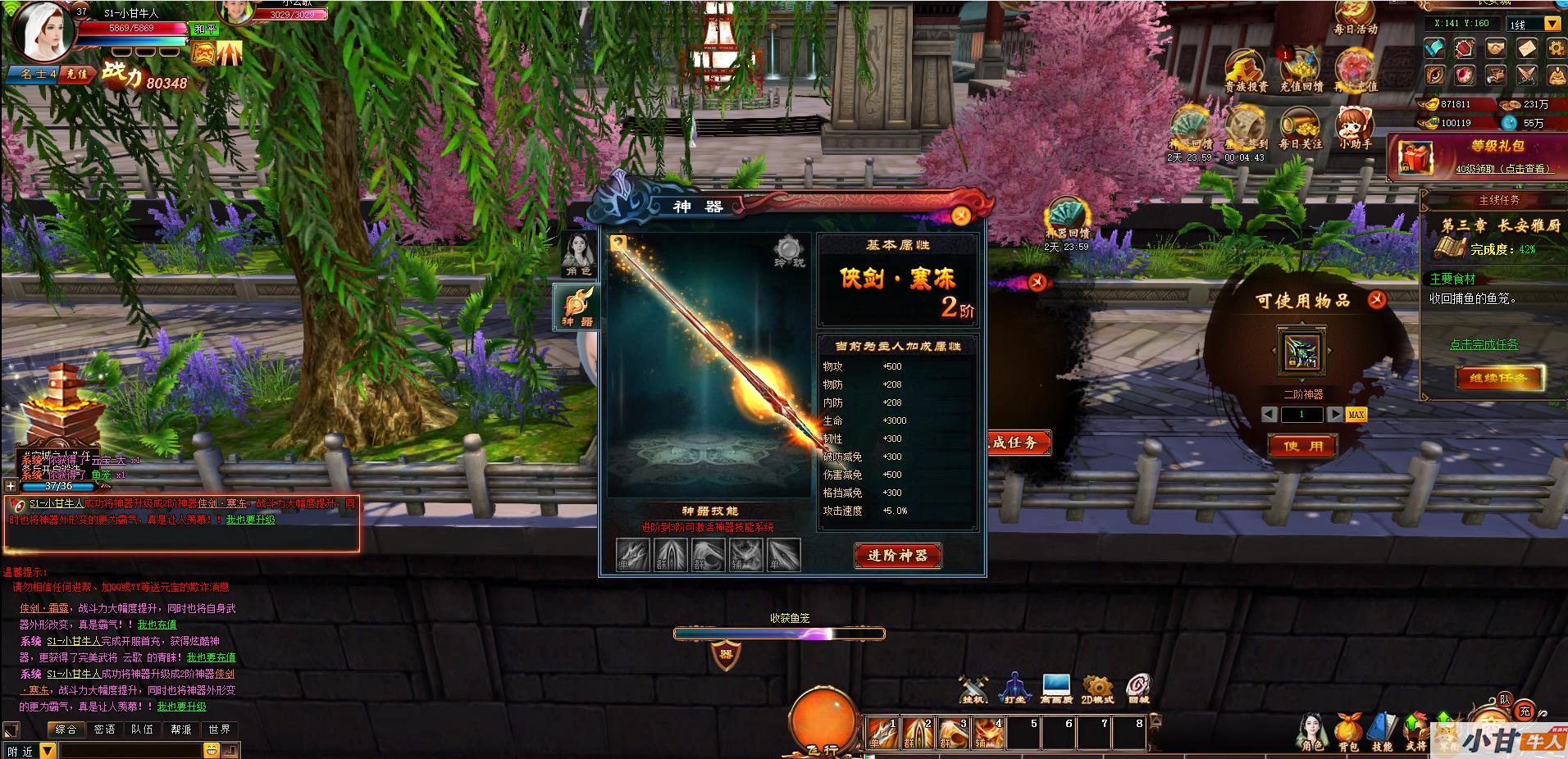Switch to 2D模式 display mode
This screenshot has width=1568, height=759.
(x=1096, y=689)
